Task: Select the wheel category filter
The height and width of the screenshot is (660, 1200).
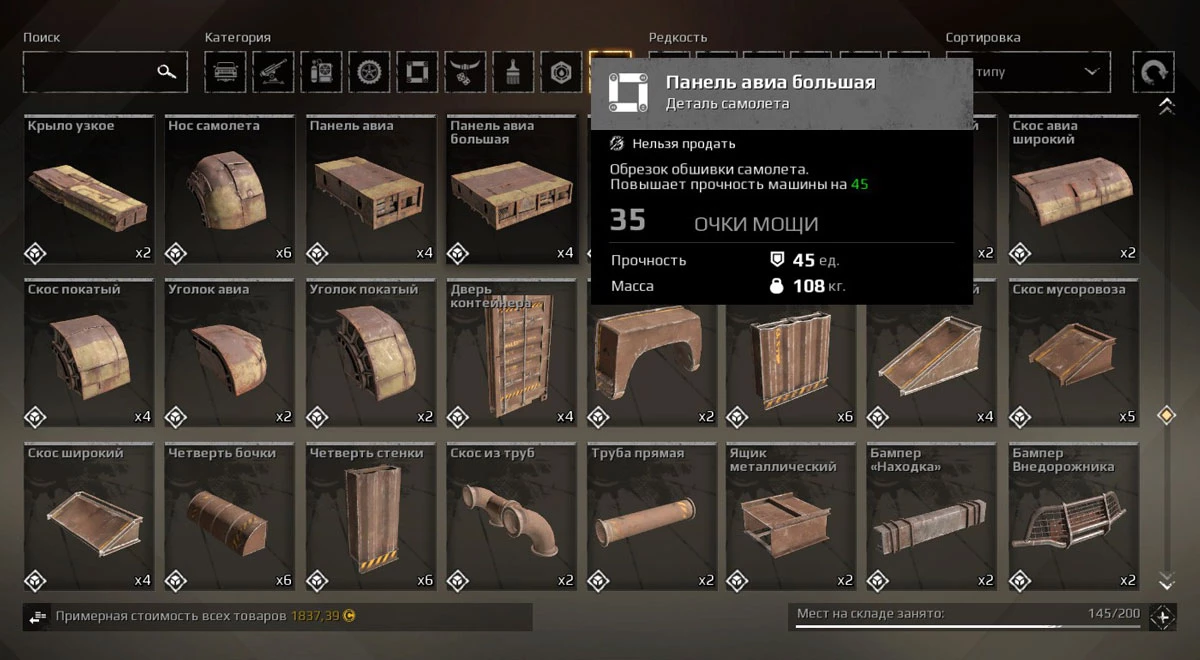Action: tap(369, 72)
